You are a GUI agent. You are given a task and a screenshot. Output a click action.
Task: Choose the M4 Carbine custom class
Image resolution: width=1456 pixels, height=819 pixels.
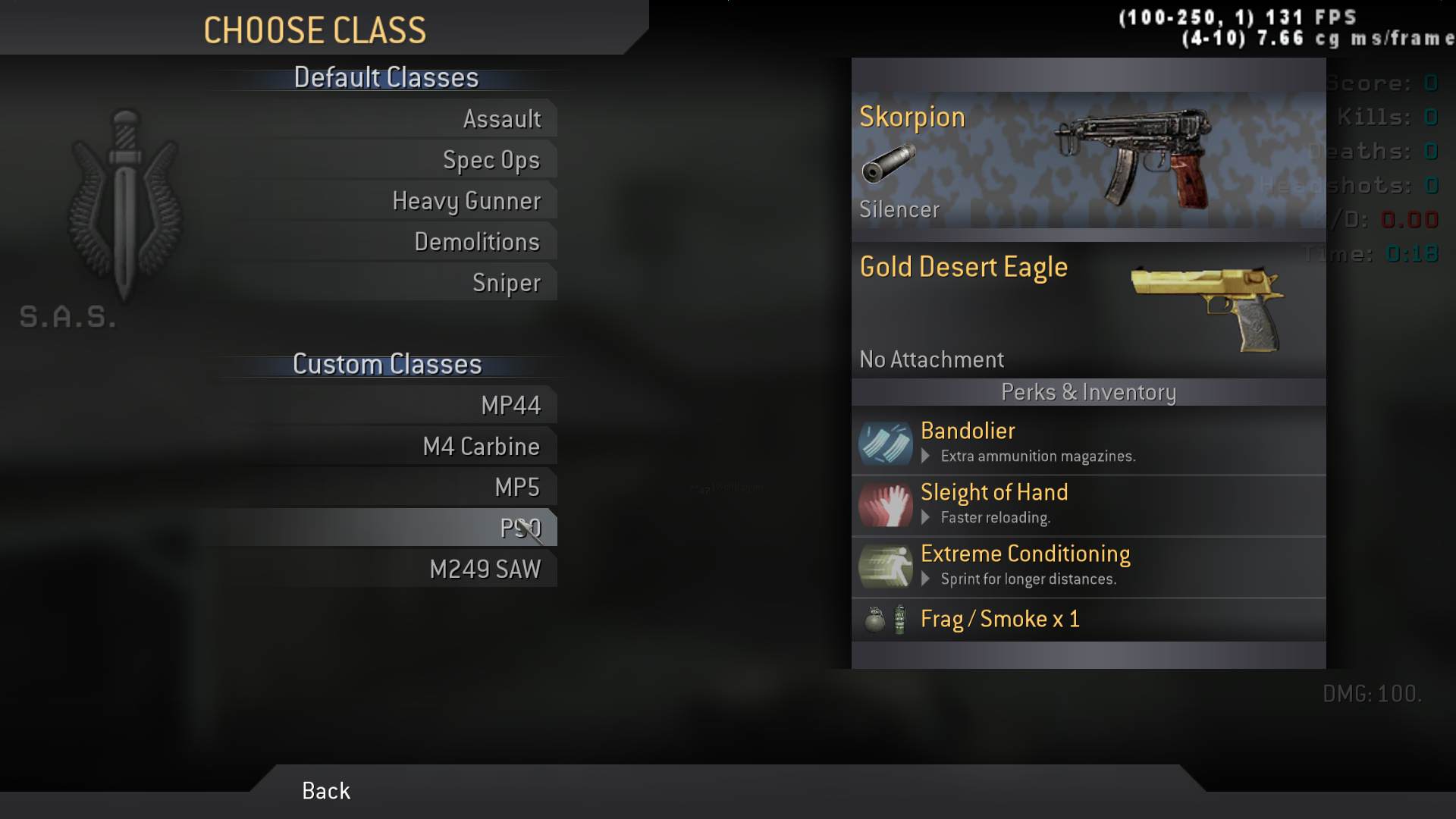481,447
